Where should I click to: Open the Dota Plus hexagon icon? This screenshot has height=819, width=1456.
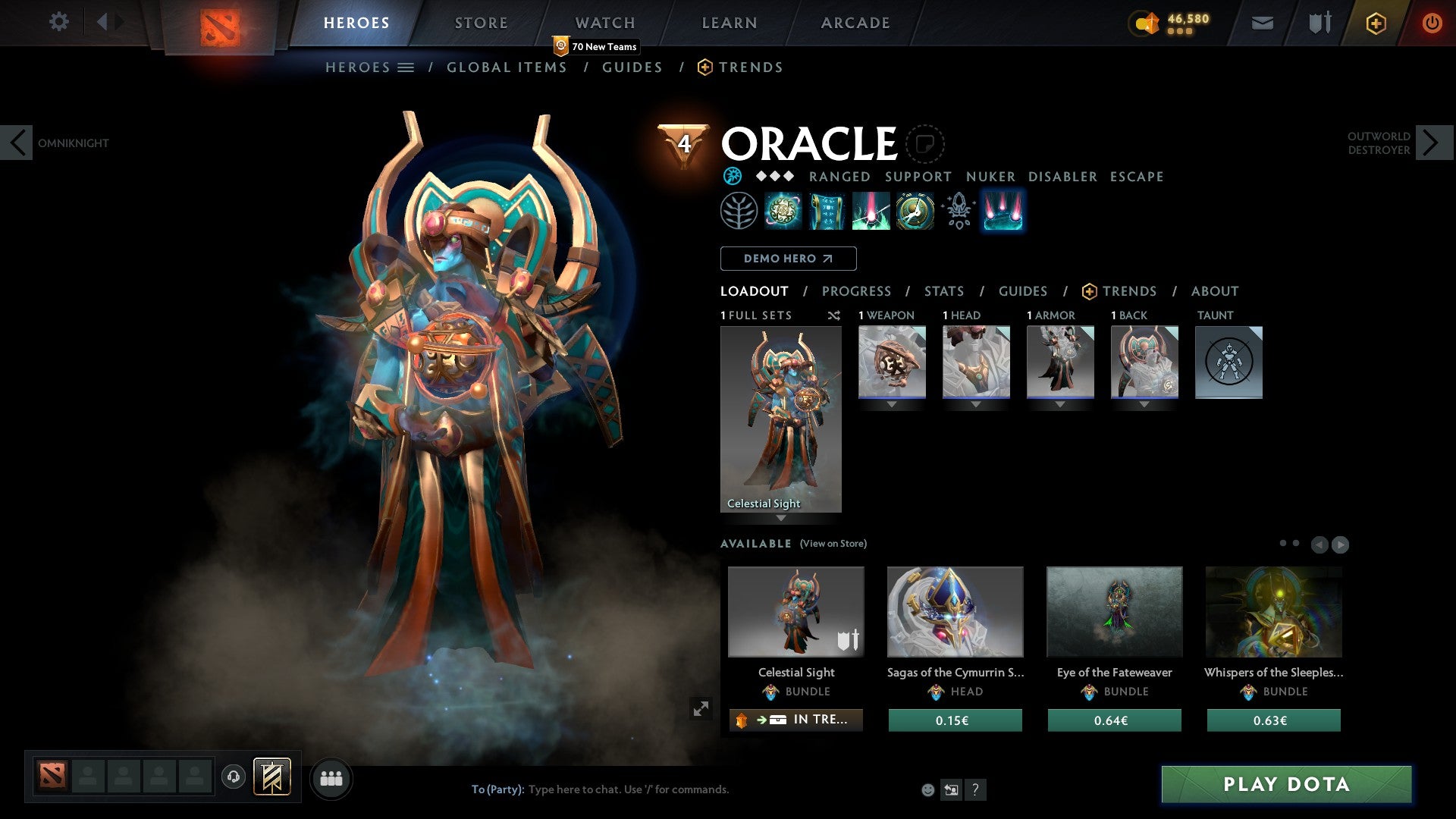coord(1375,22)
